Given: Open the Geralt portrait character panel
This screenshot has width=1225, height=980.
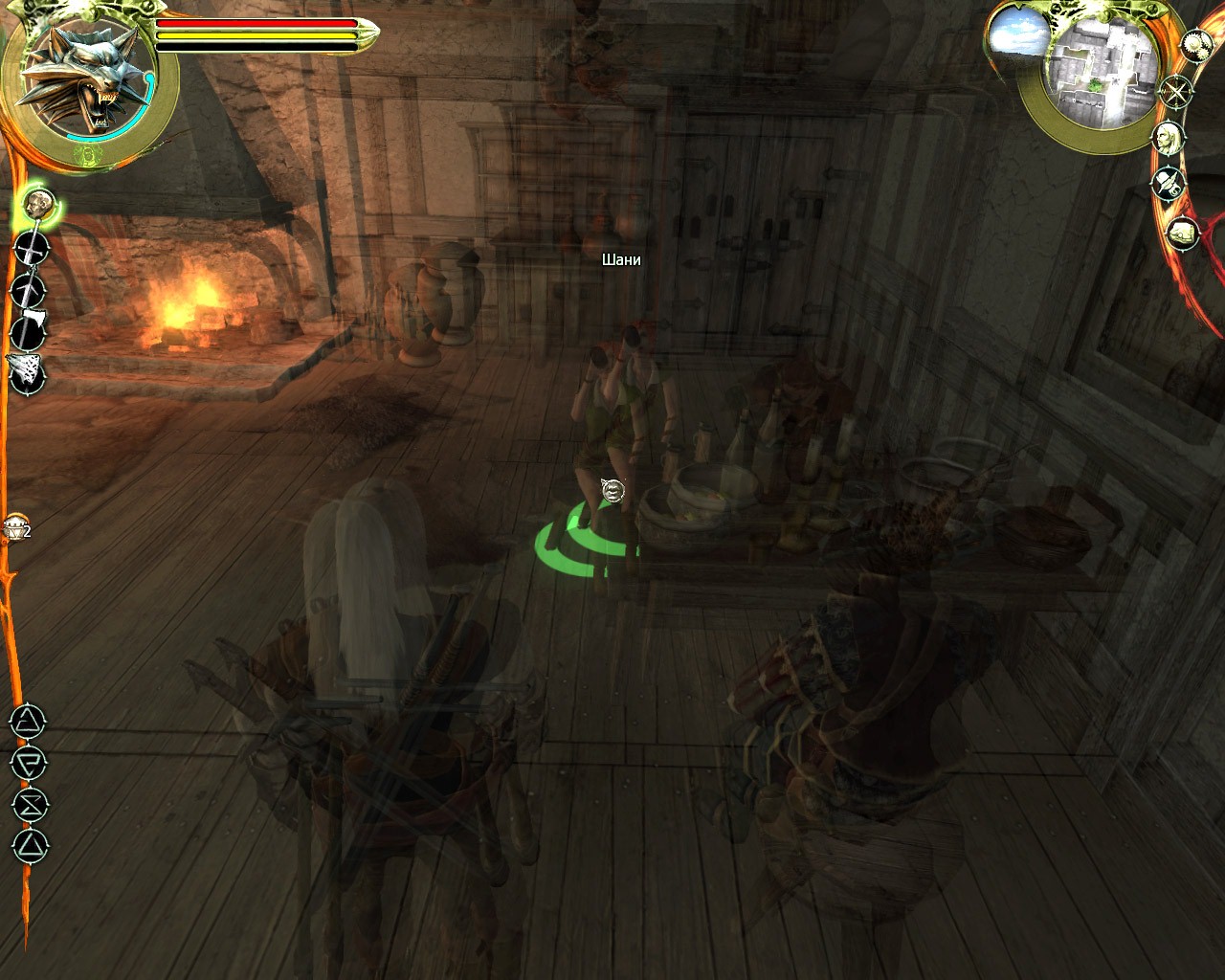Looking at the screenshot, I should coord(1168,138).
